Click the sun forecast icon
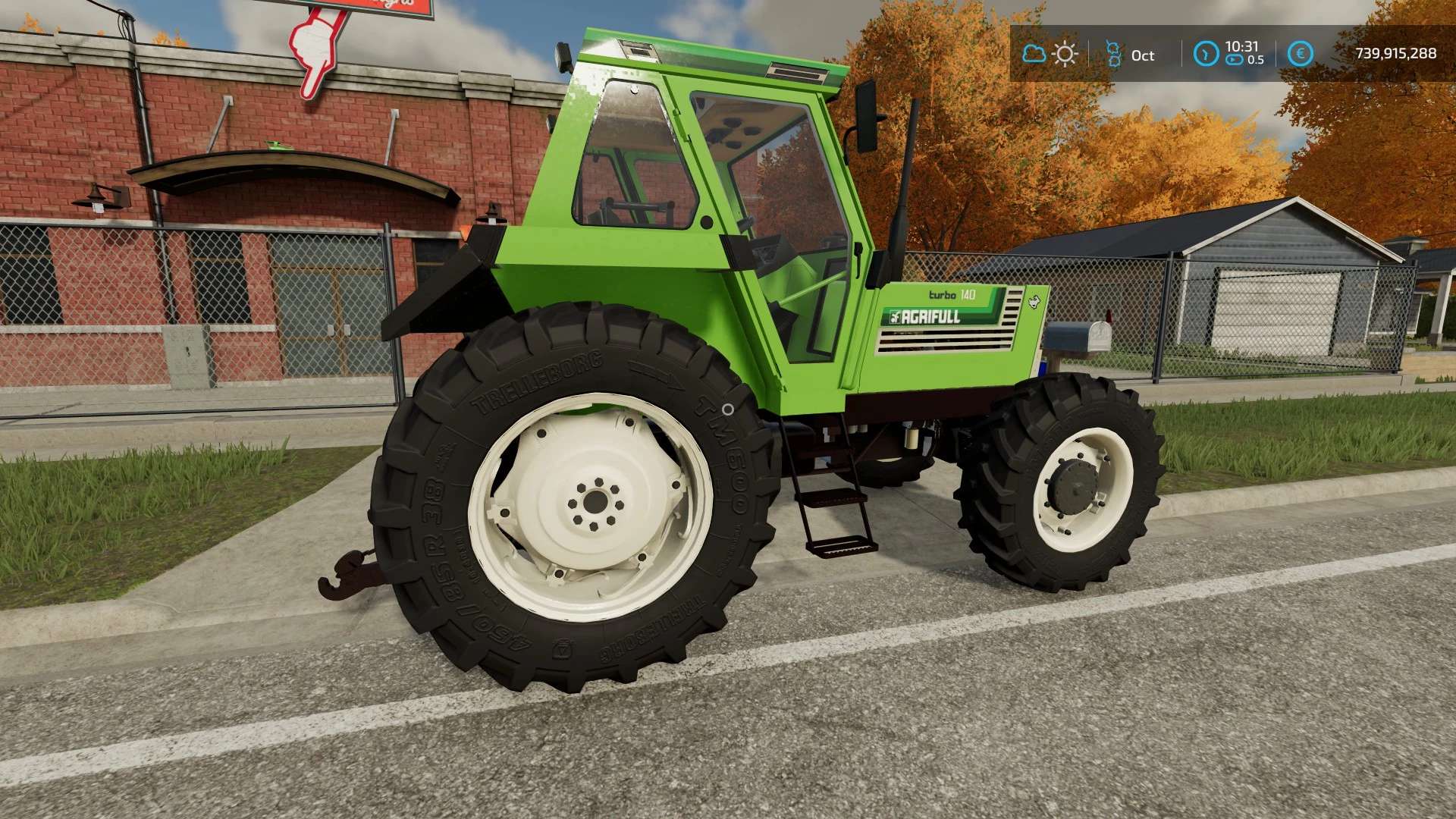This screenshot has width=1456, height=819. 1065,54
